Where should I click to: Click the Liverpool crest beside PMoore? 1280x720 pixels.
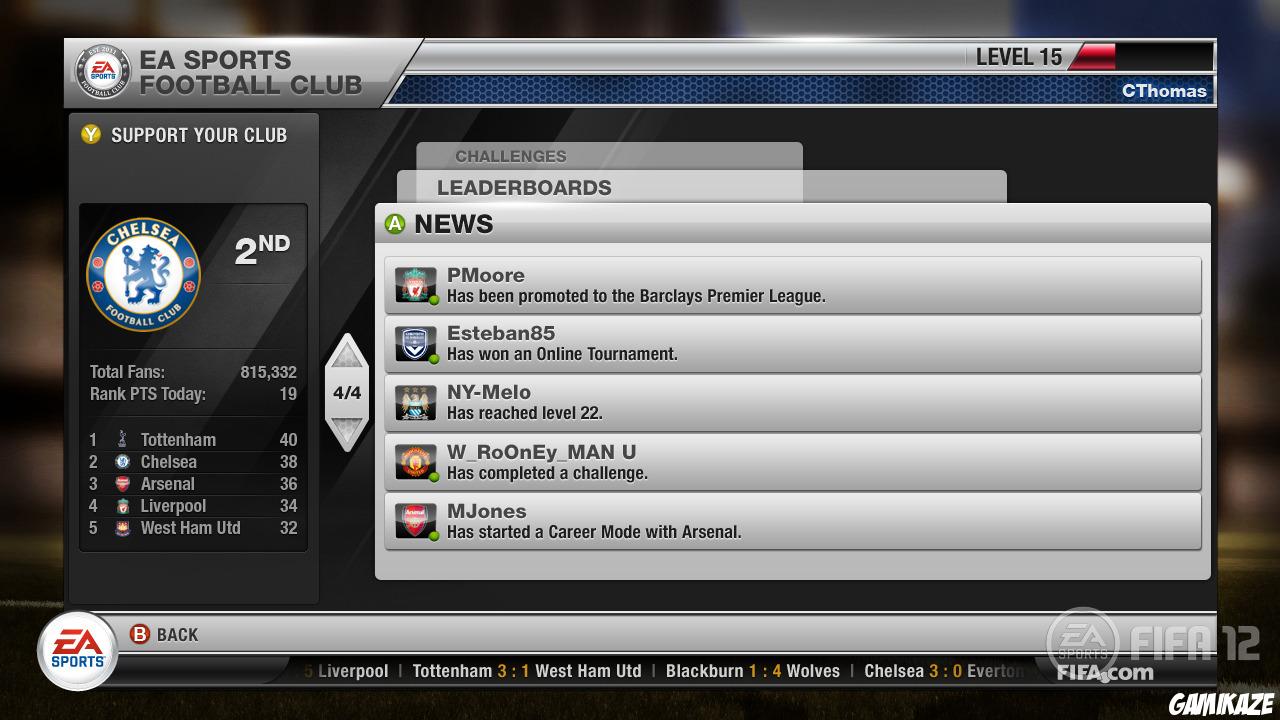pos(417,285)
